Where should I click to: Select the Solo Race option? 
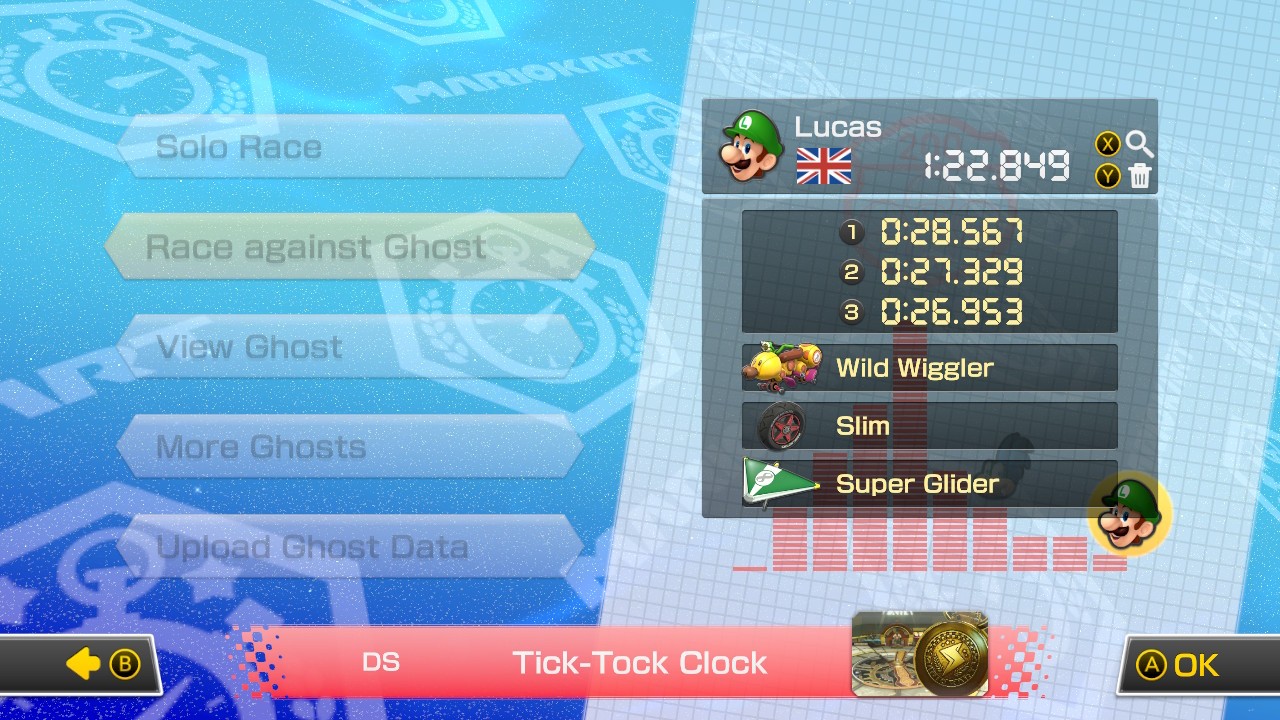coord(350,147)
